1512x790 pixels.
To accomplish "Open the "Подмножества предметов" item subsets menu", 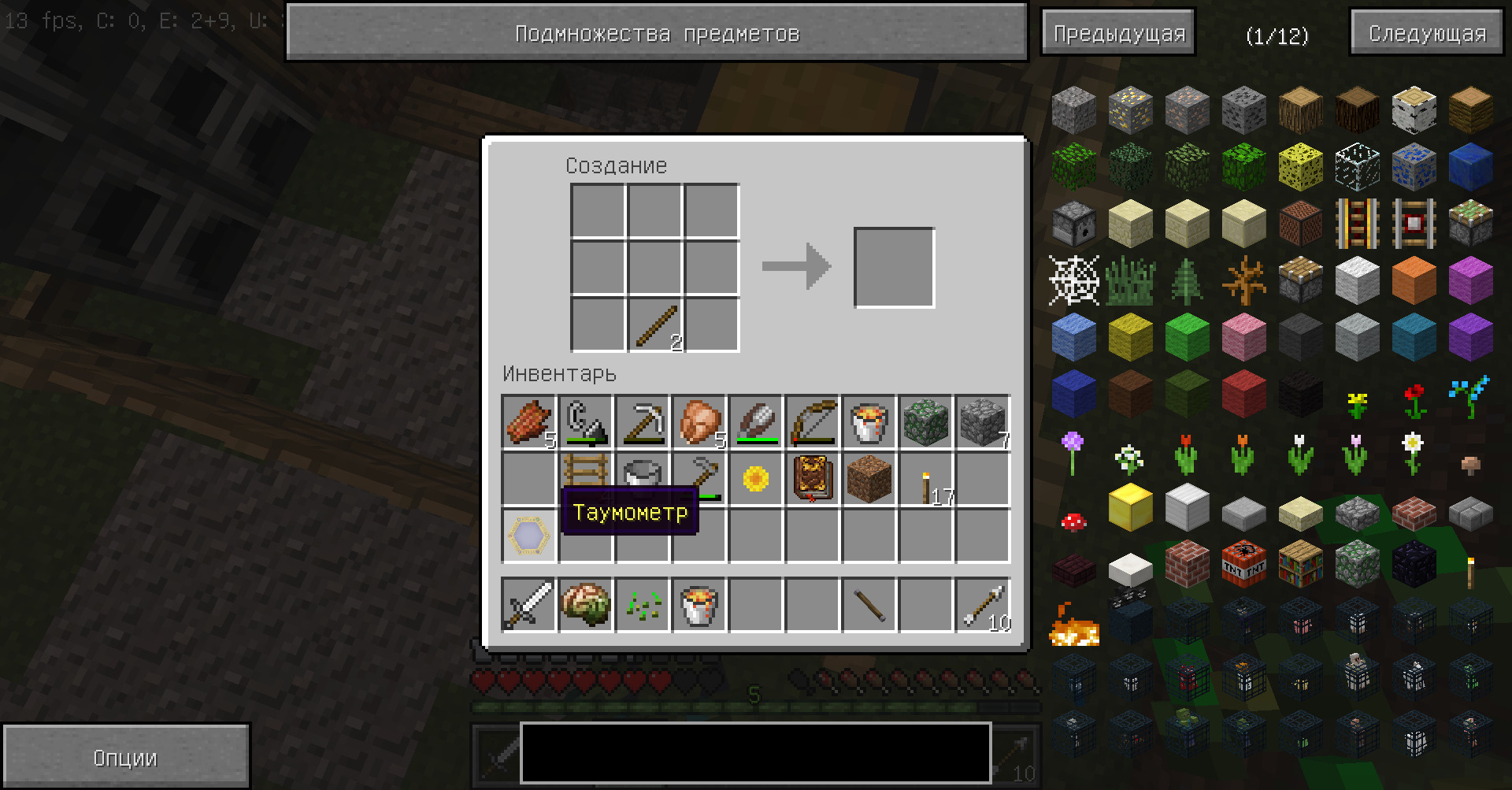I will (656, 33).
